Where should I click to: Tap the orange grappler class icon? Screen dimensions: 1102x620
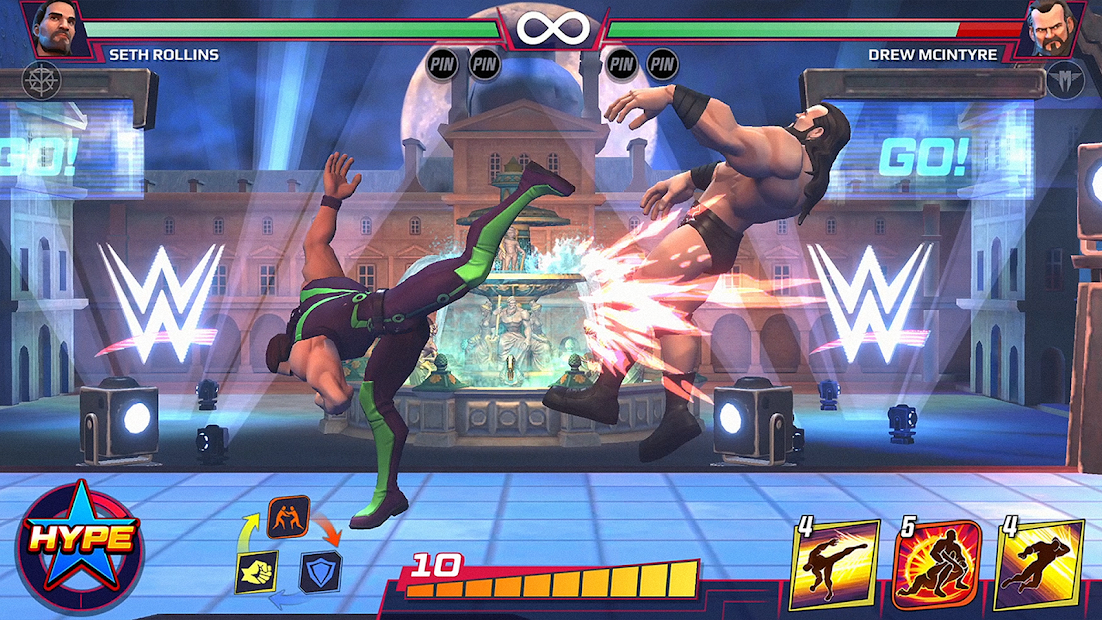point(288,517)
